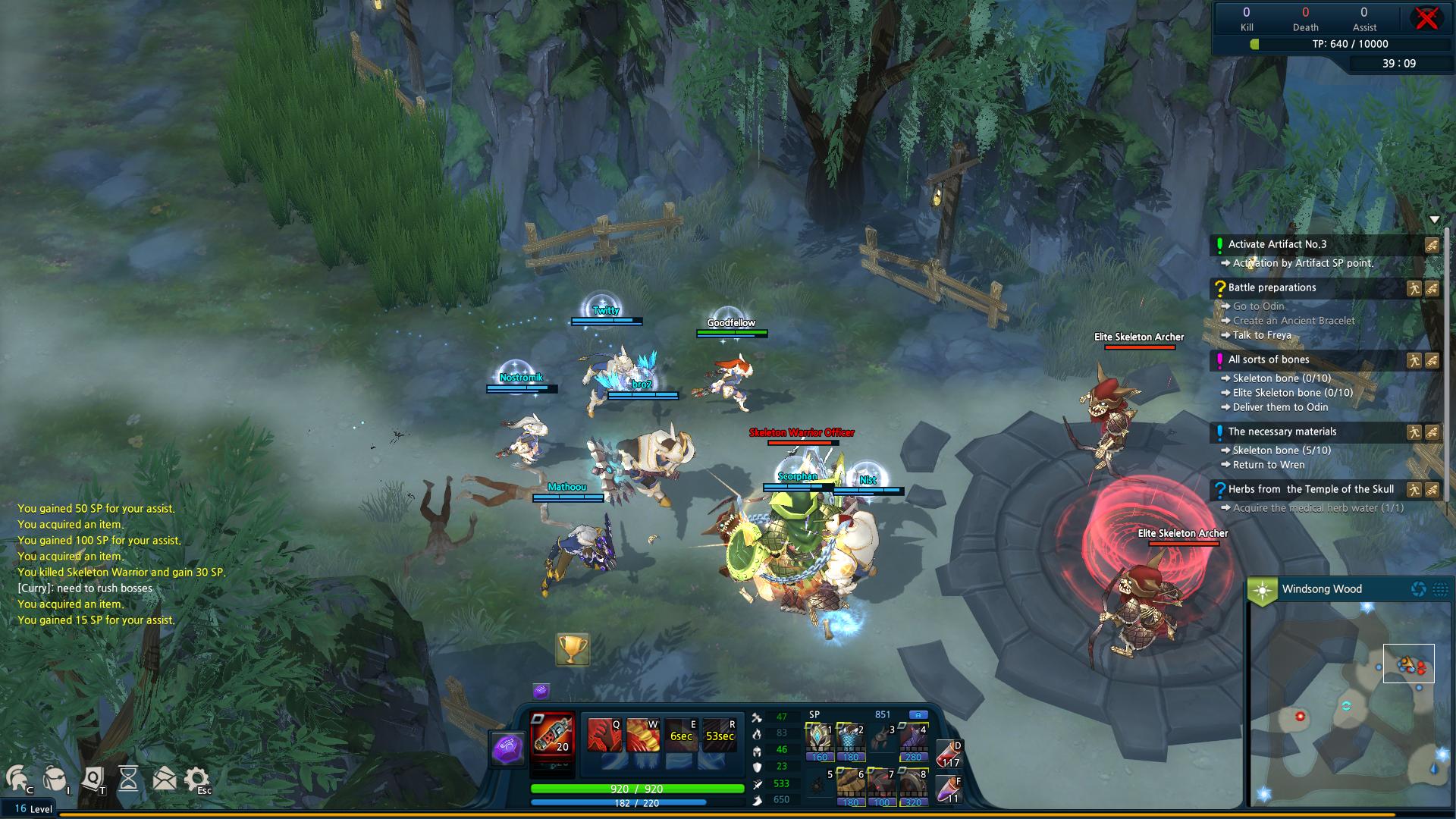
Task: Open settings via the gear icon
Action: click(x=197, y=778)
